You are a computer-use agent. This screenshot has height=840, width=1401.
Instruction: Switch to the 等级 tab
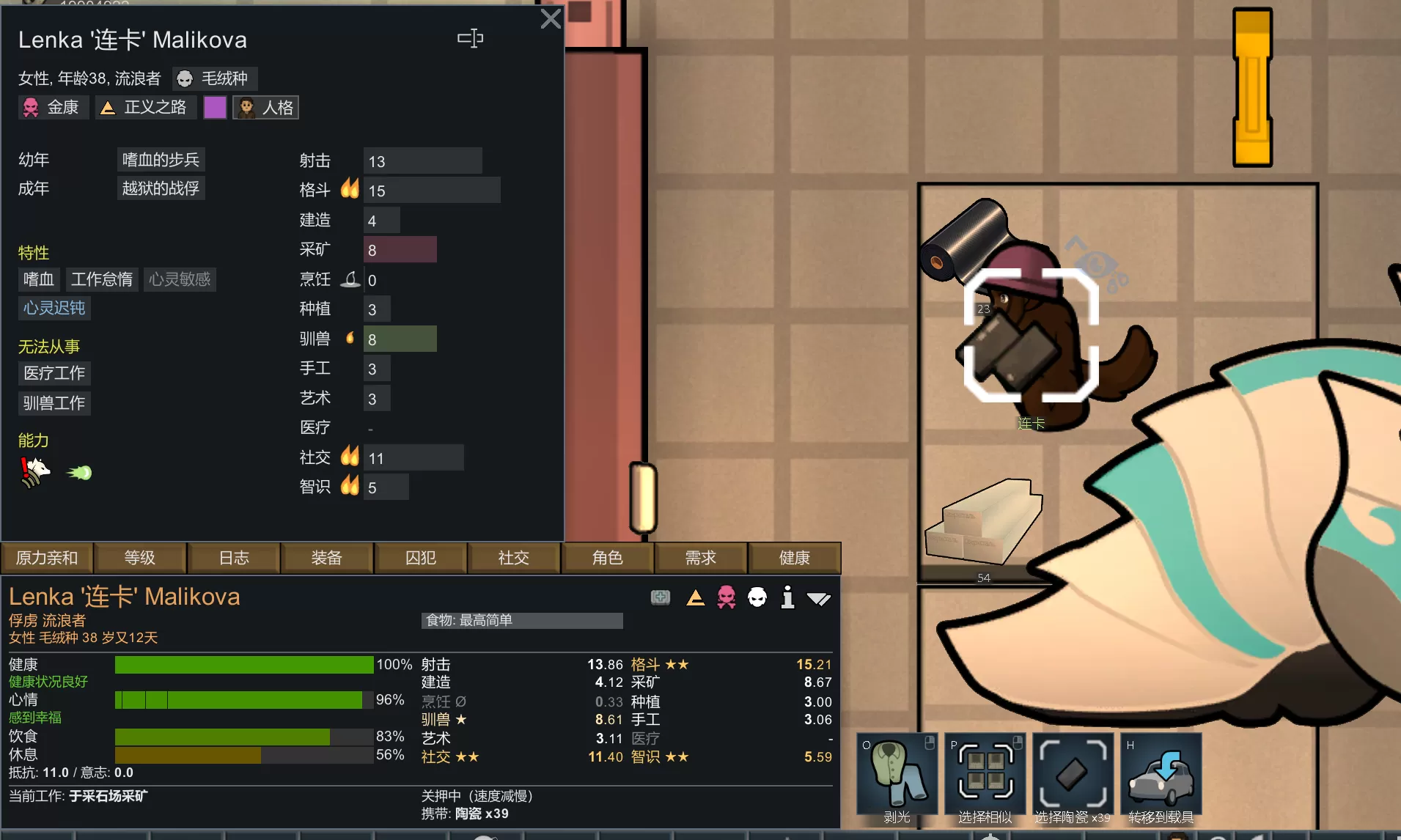[140, 559]
